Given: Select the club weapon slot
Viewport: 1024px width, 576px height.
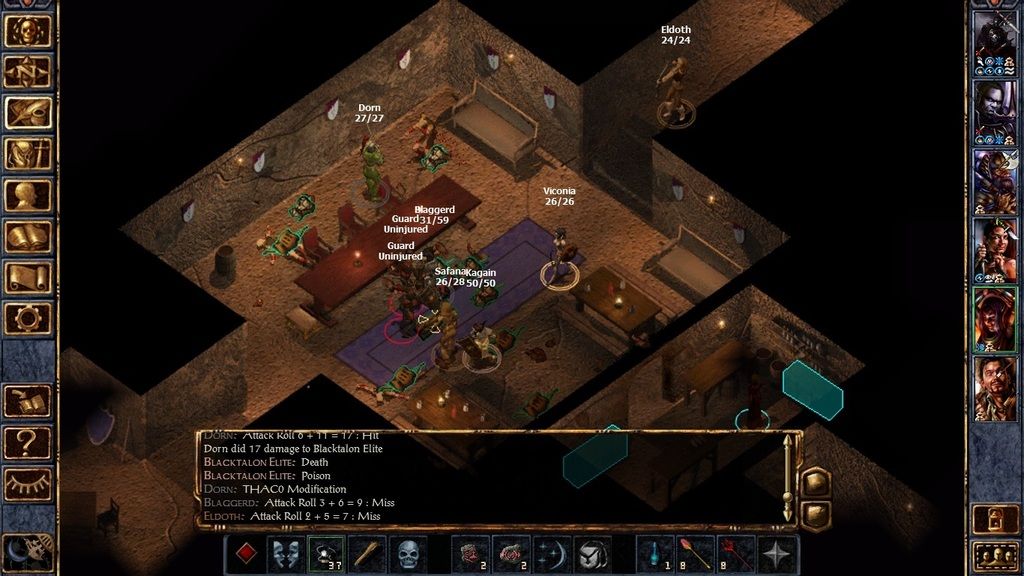Looking at the screenshot, I should click(x=367, y=553).
